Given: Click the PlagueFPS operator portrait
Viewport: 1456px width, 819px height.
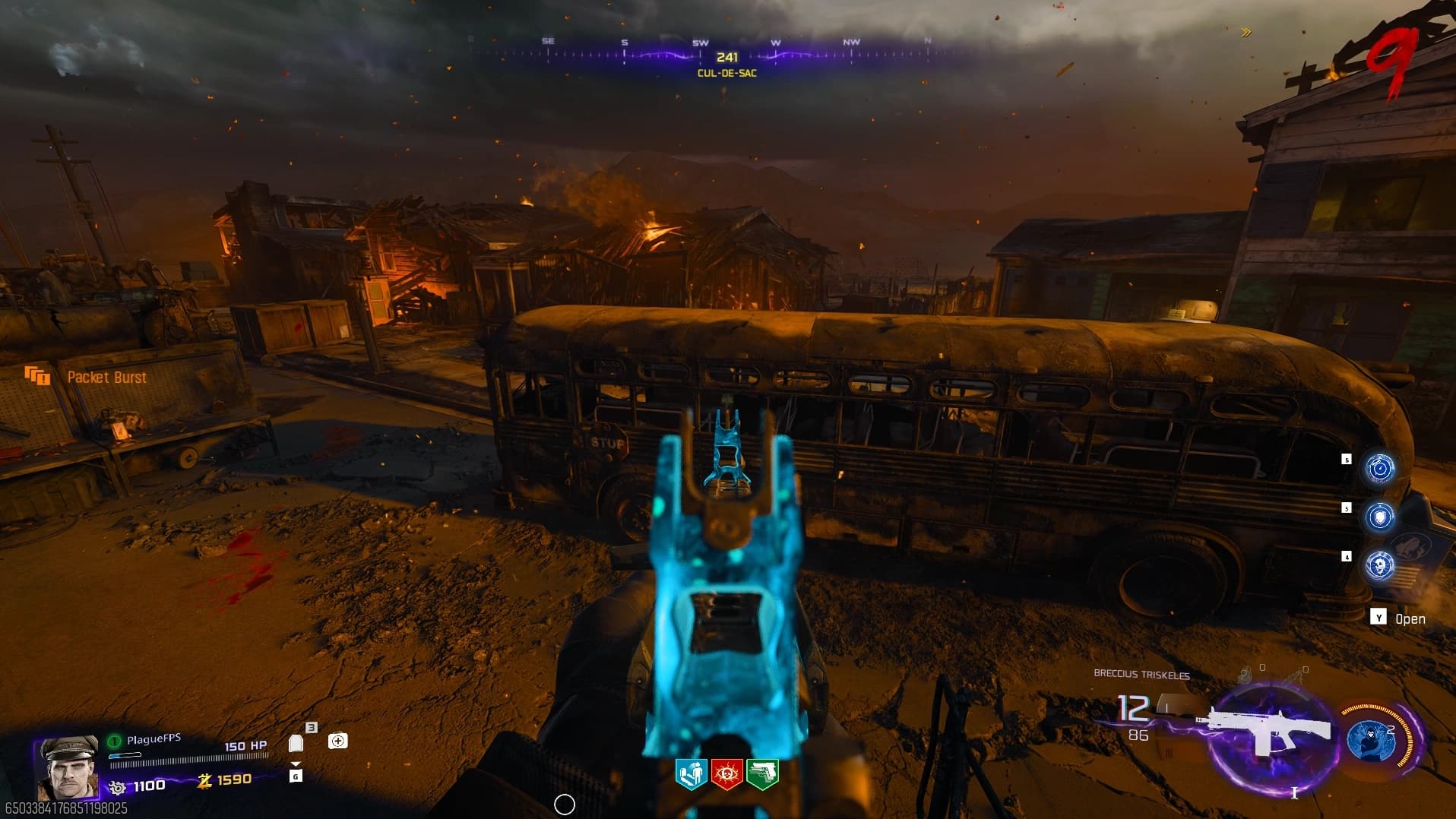Looking at the screenshot, I should tap(68, 766).
